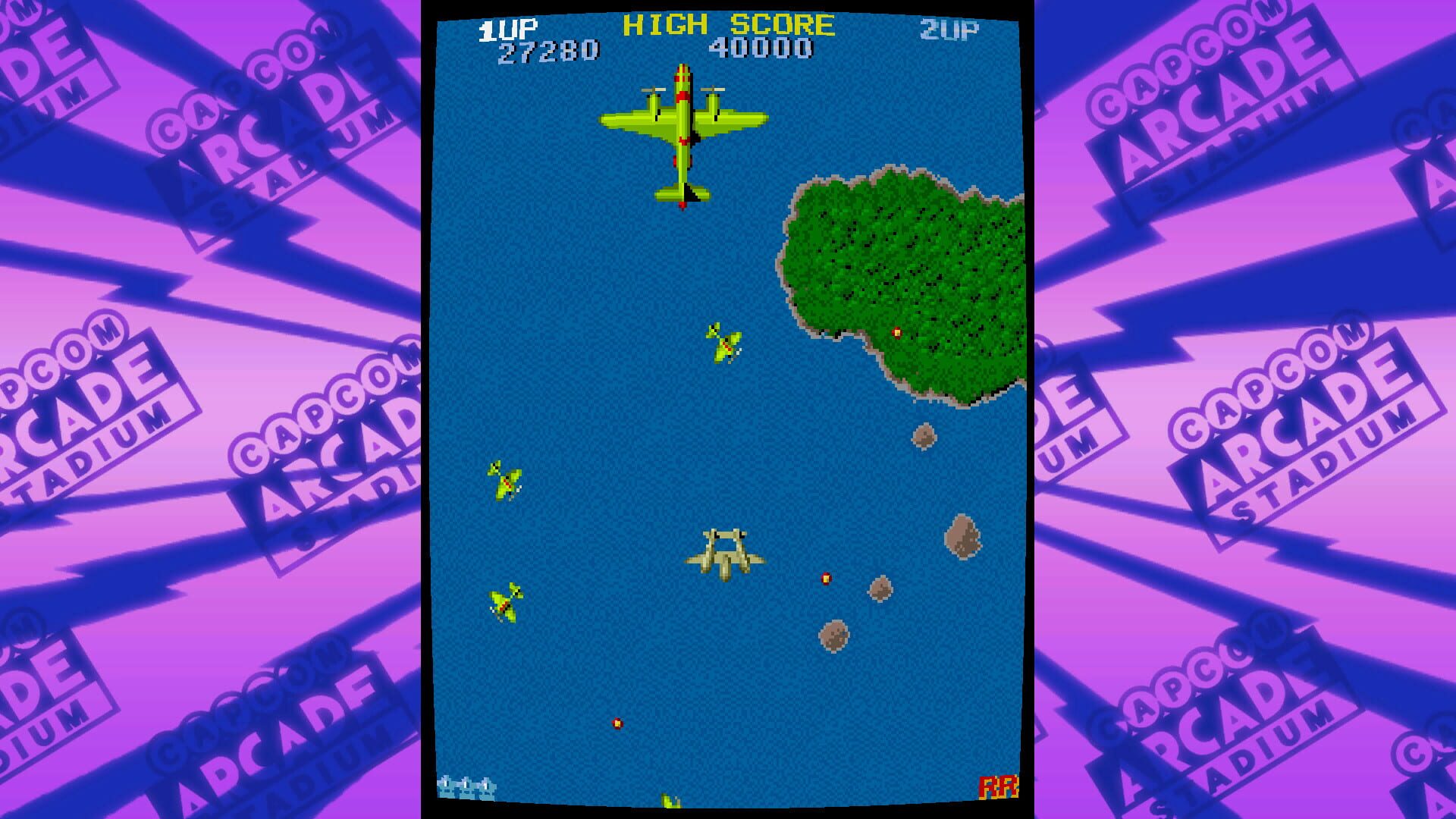Click the red bullet near the screen bottom
Viewport: 1456px width, 819px height.
tap(616, 722)
